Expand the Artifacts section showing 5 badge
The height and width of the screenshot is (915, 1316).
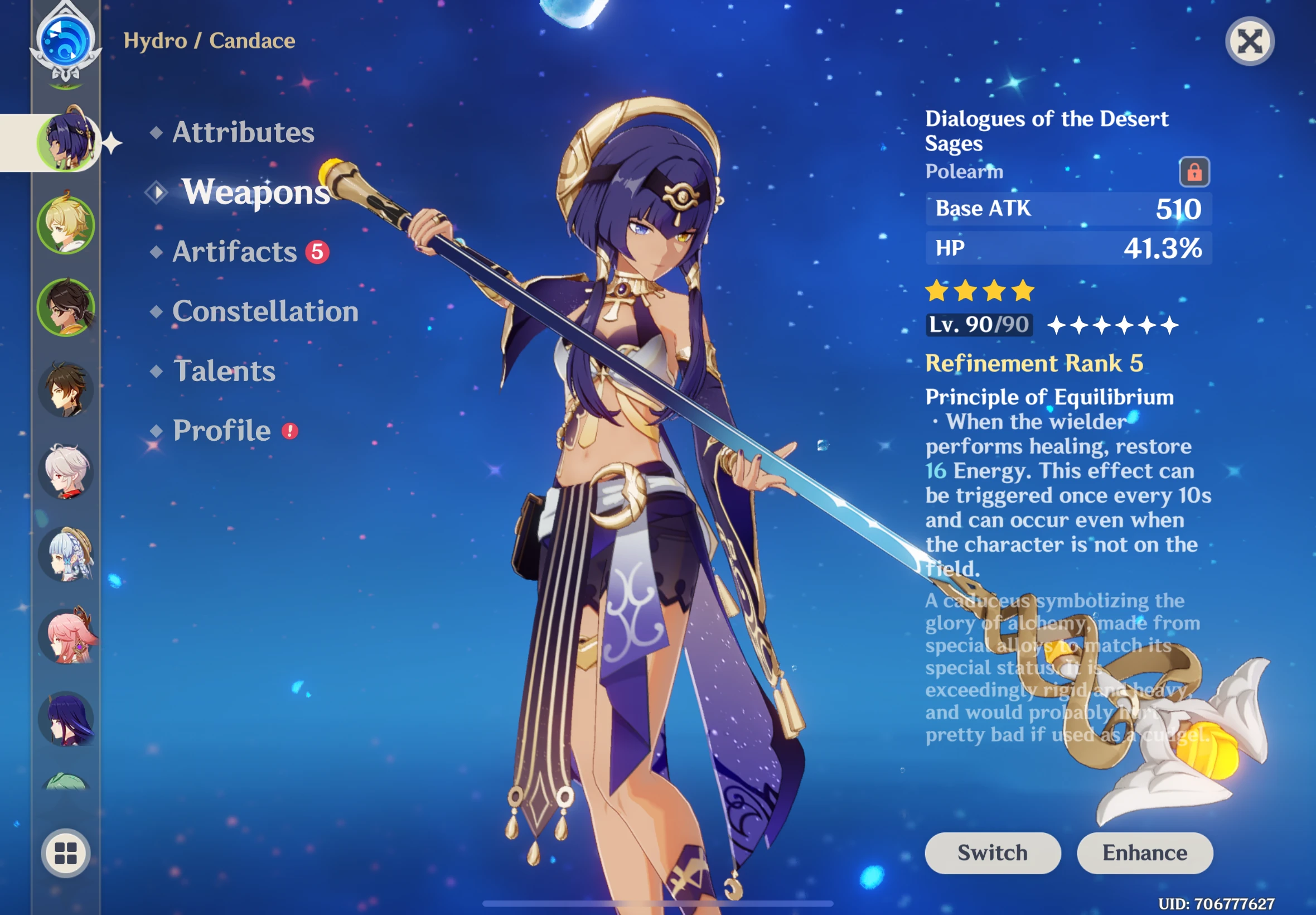pos(235,252)
